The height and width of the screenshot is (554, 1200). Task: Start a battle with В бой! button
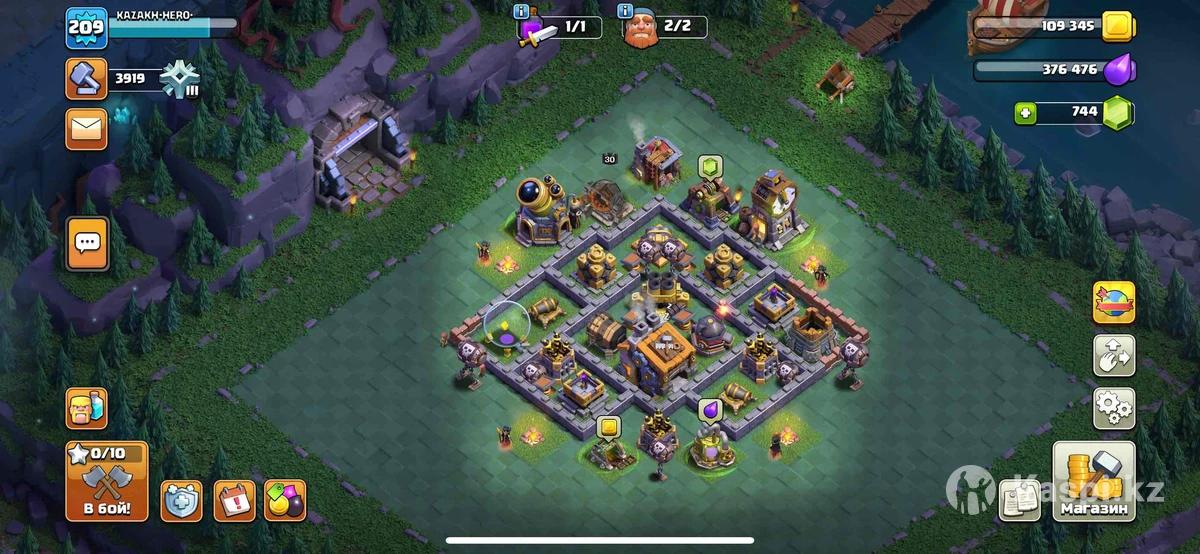tap(106, 481)
